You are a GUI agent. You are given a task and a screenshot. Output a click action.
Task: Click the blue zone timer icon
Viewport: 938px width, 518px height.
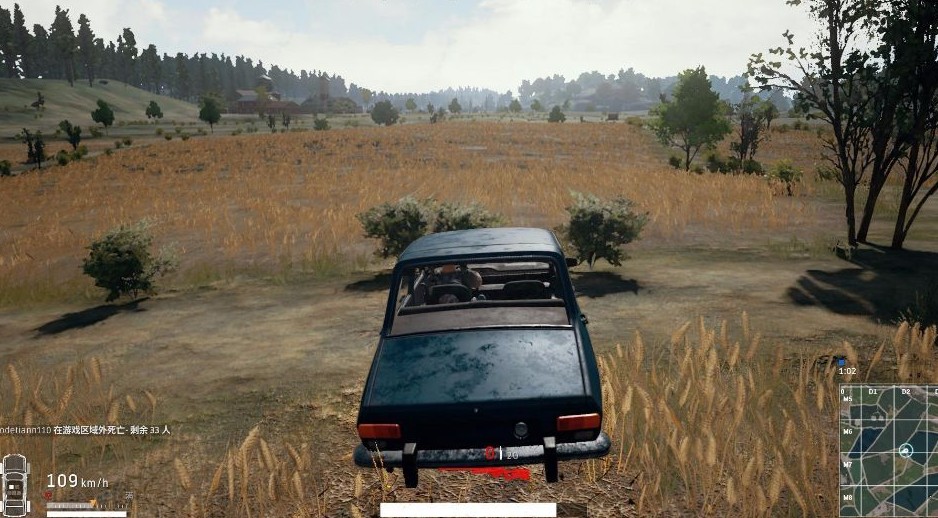[842, 364]
